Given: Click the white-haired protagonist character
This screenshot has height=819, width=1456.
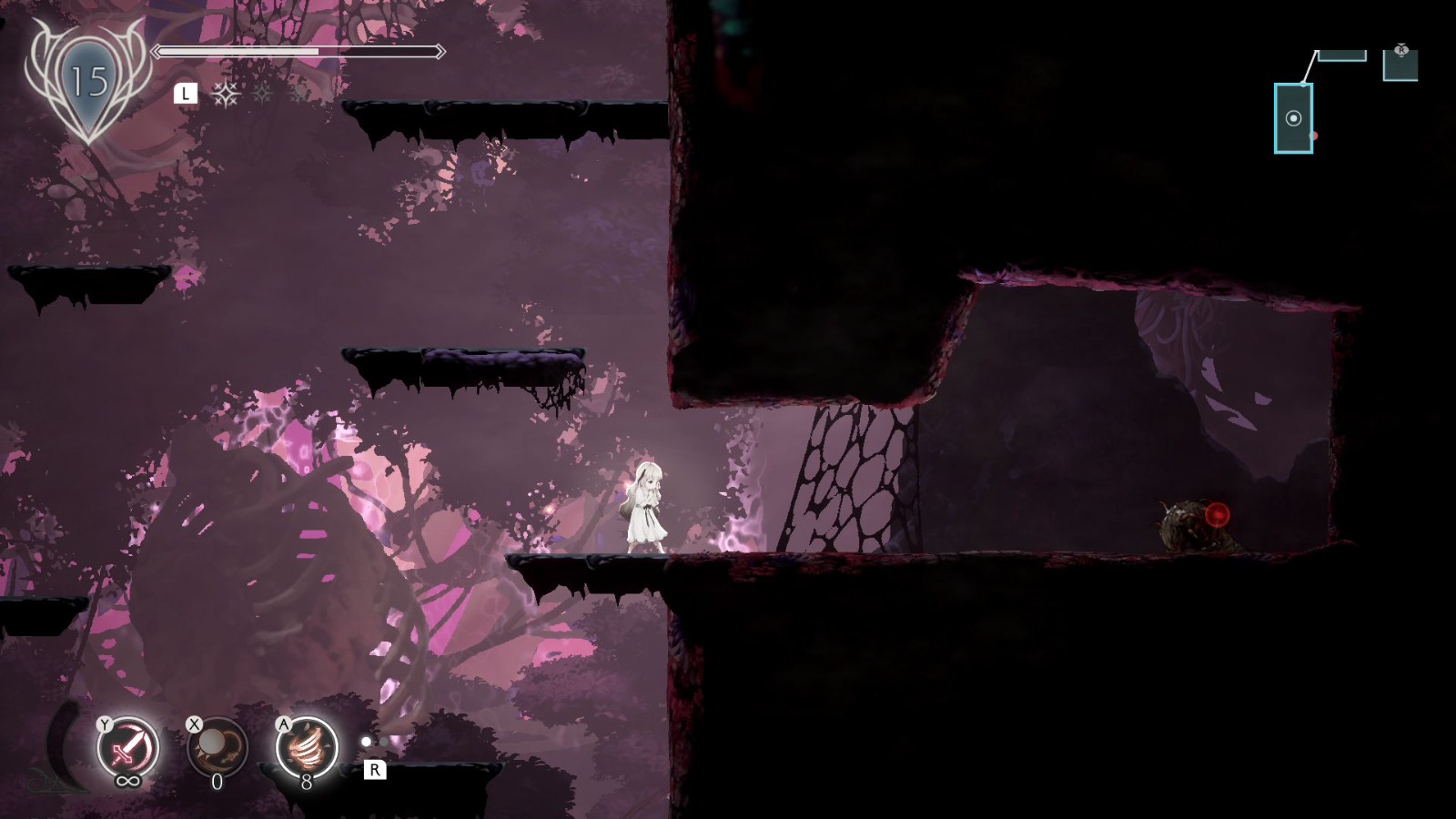Looking at the screenshot, I should [x=646, y=505].
